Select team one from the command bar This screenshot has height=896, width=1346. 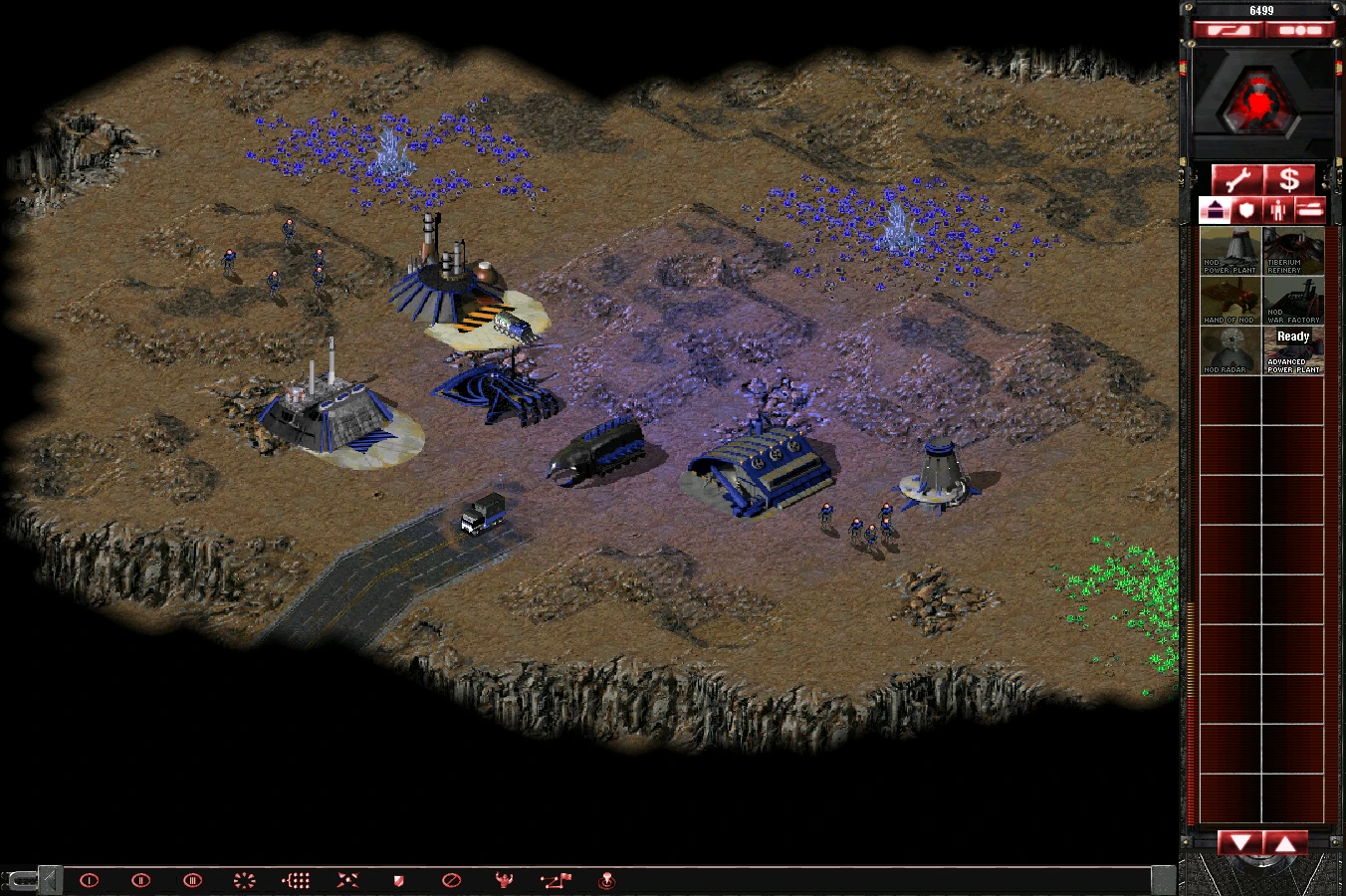[90, 880]
